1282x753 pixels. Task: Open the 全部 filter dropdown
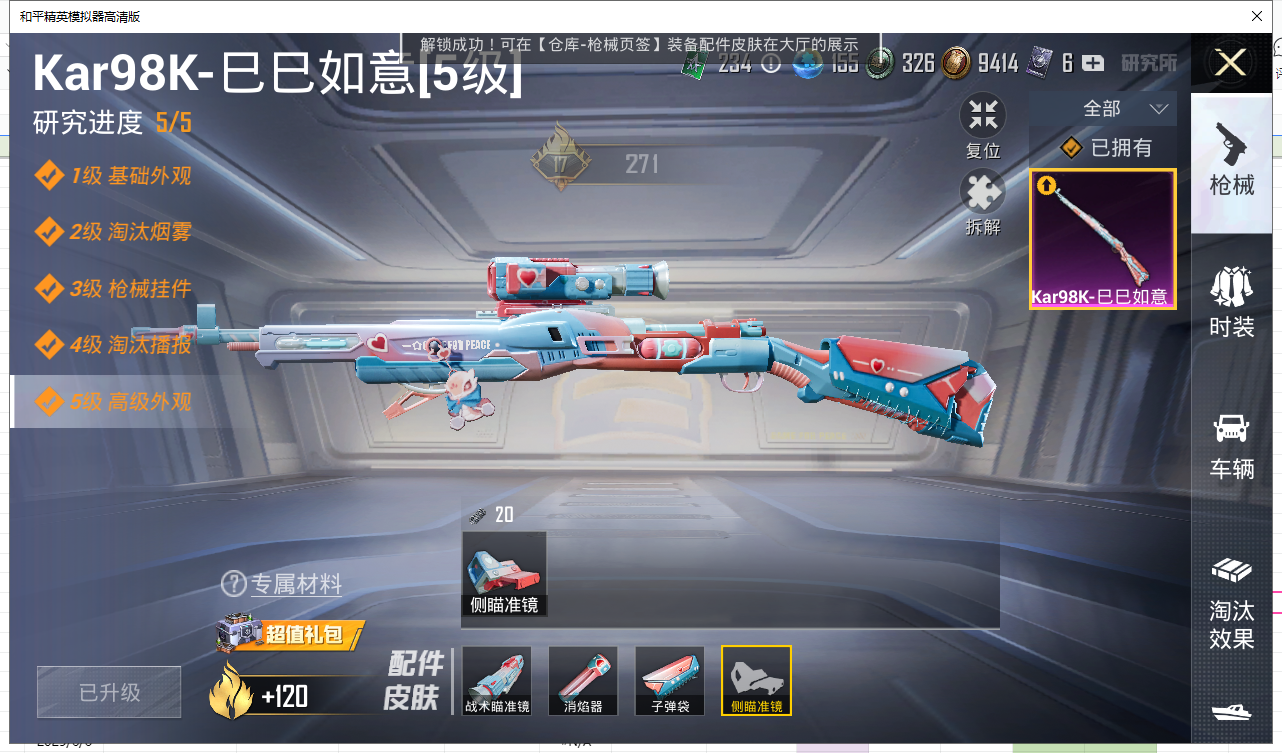(x=1124, y=108)
